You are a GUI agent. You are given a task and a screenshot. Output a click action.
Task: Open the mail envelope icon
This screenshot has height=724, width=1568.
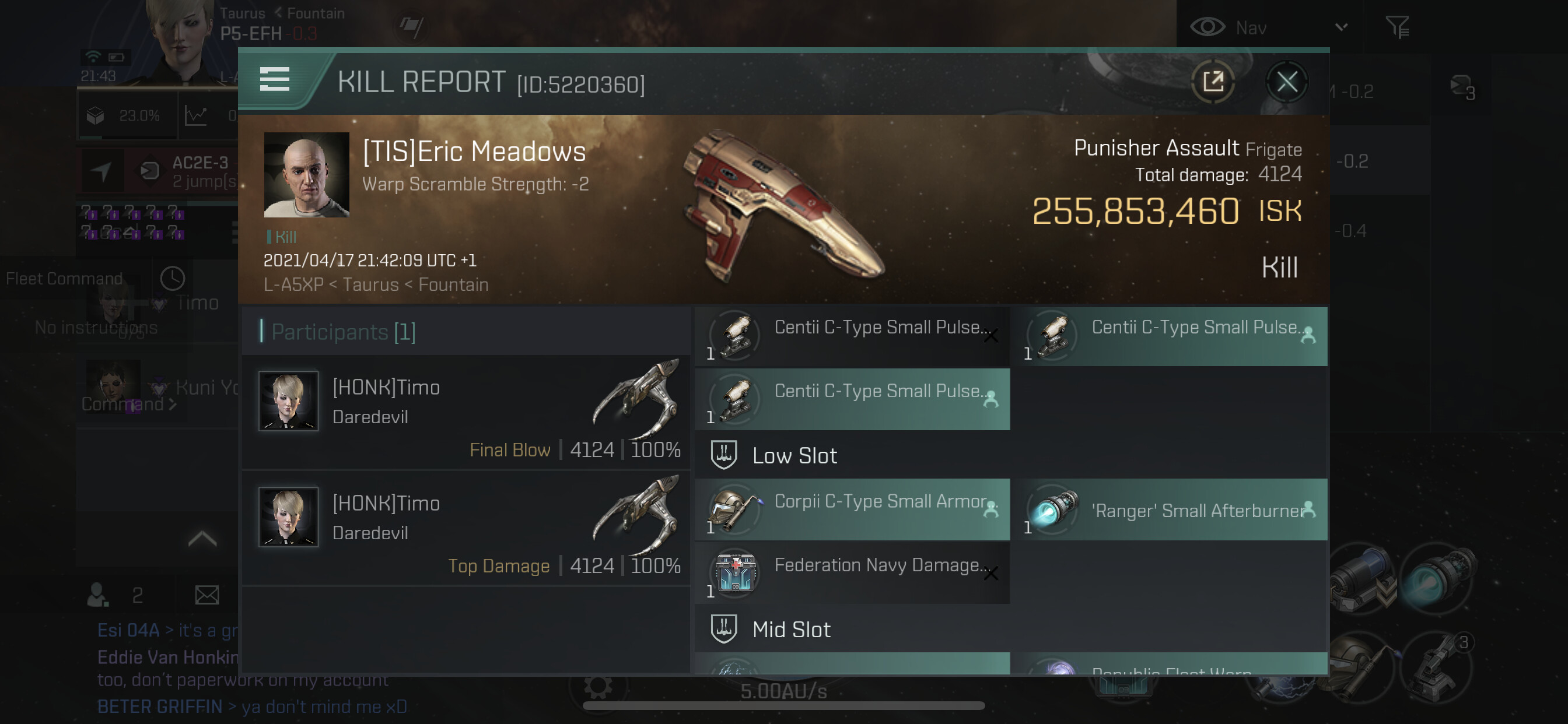click(x=207, y=595)
